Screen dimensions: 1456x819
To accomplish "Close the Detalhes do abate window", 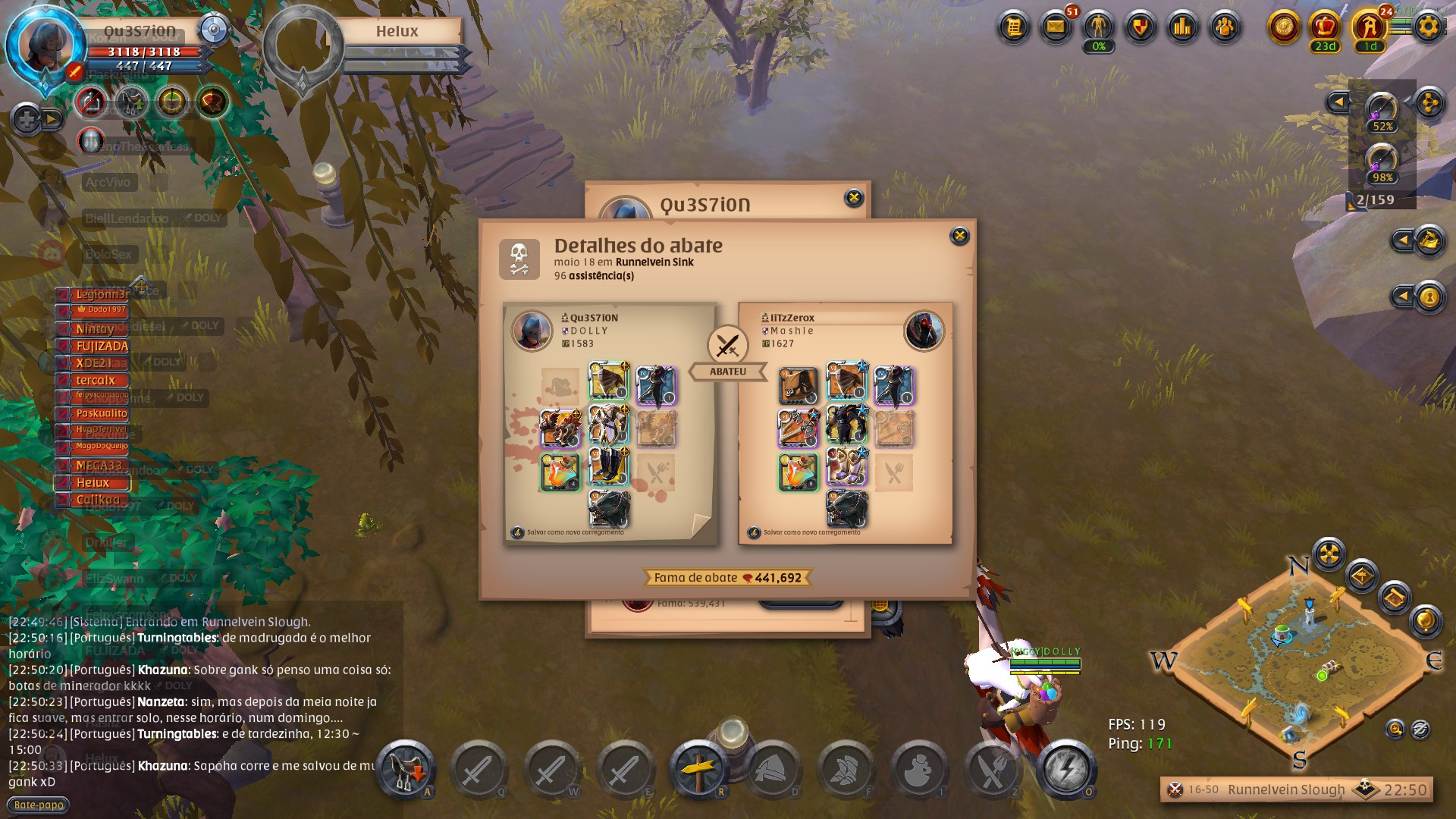I will [x=959, y=236].
